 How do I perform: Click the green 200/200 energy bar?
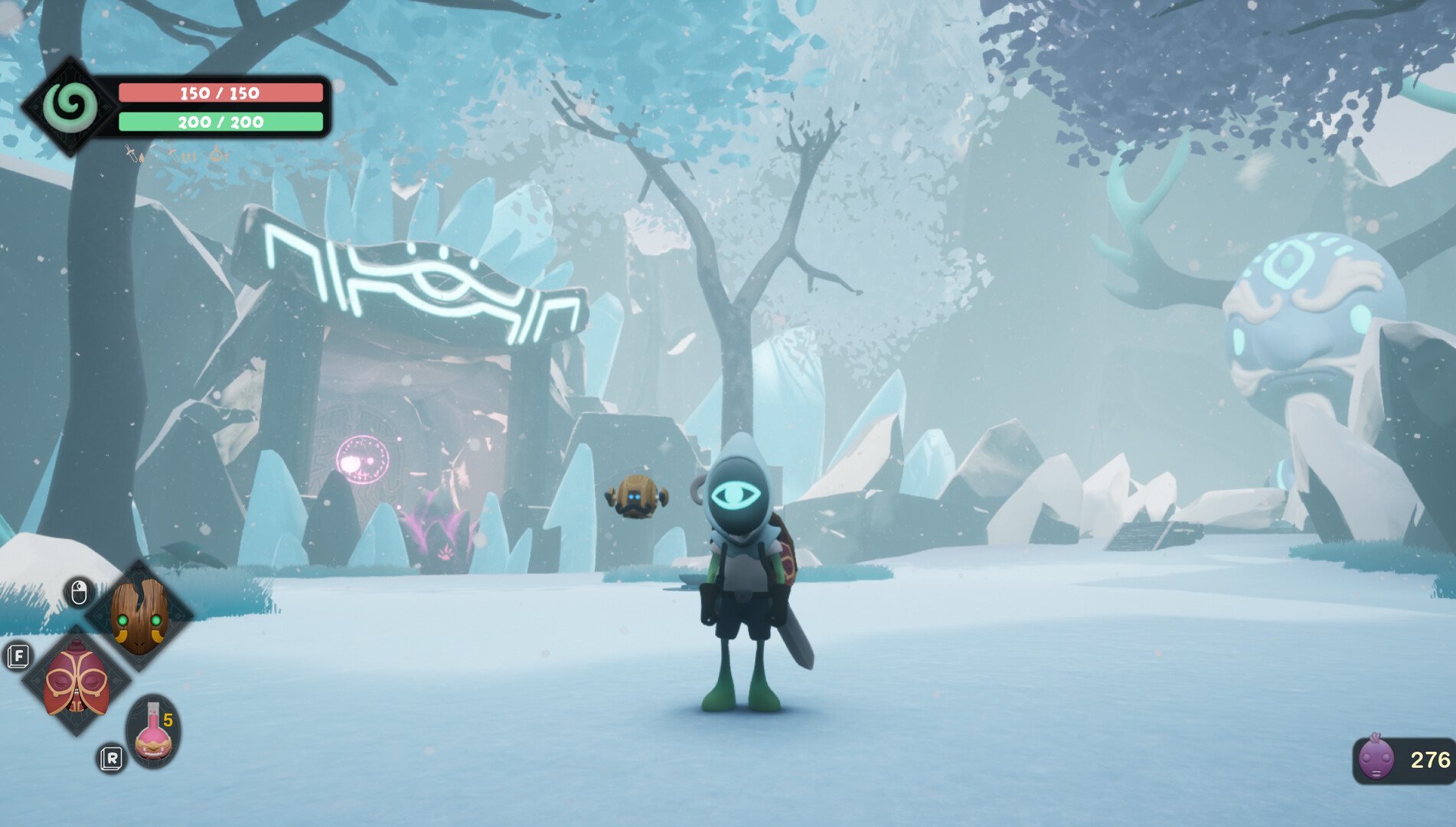tap(220, 123)
